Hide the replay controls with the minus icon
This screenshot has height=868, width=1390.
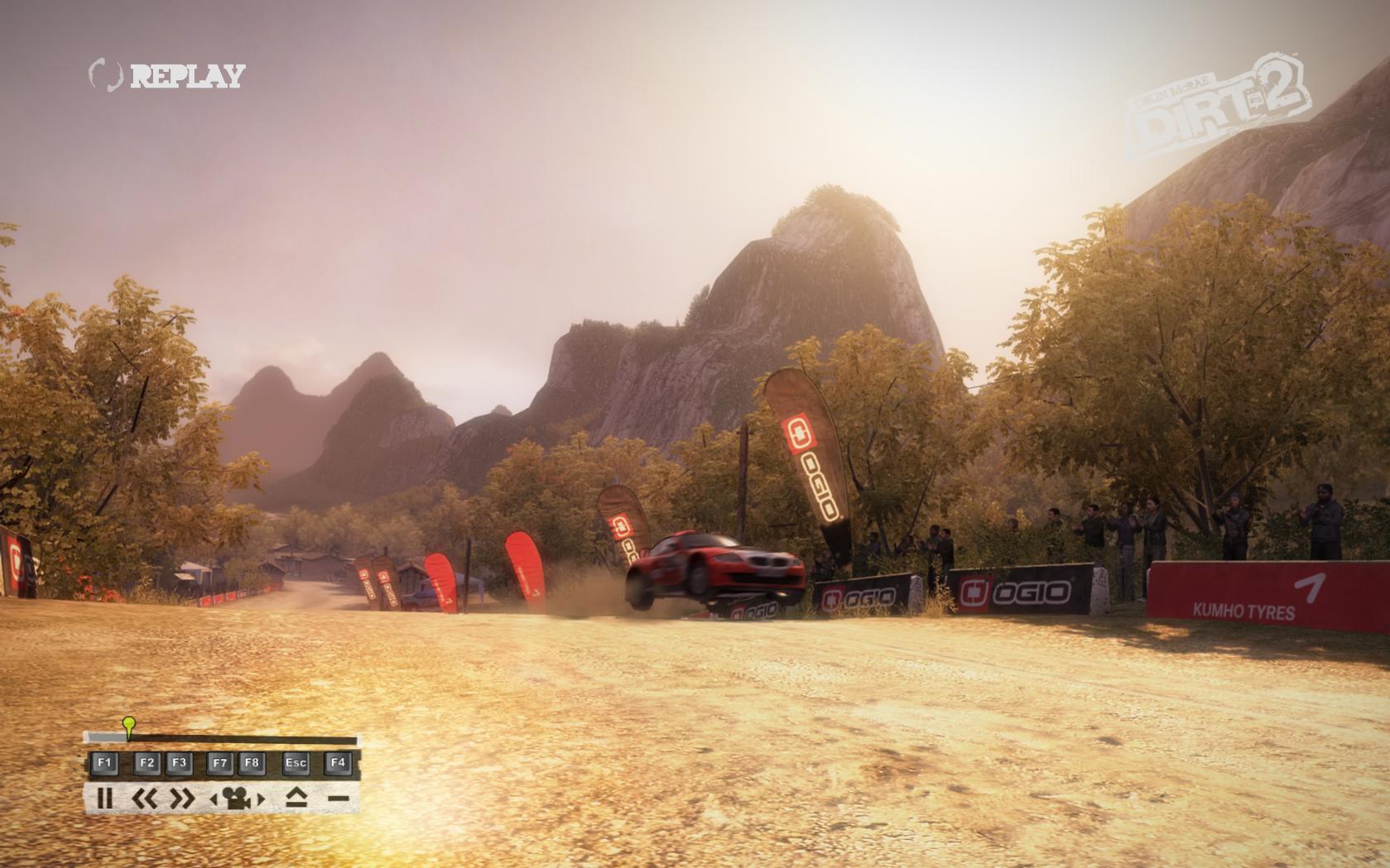(338, 798)
